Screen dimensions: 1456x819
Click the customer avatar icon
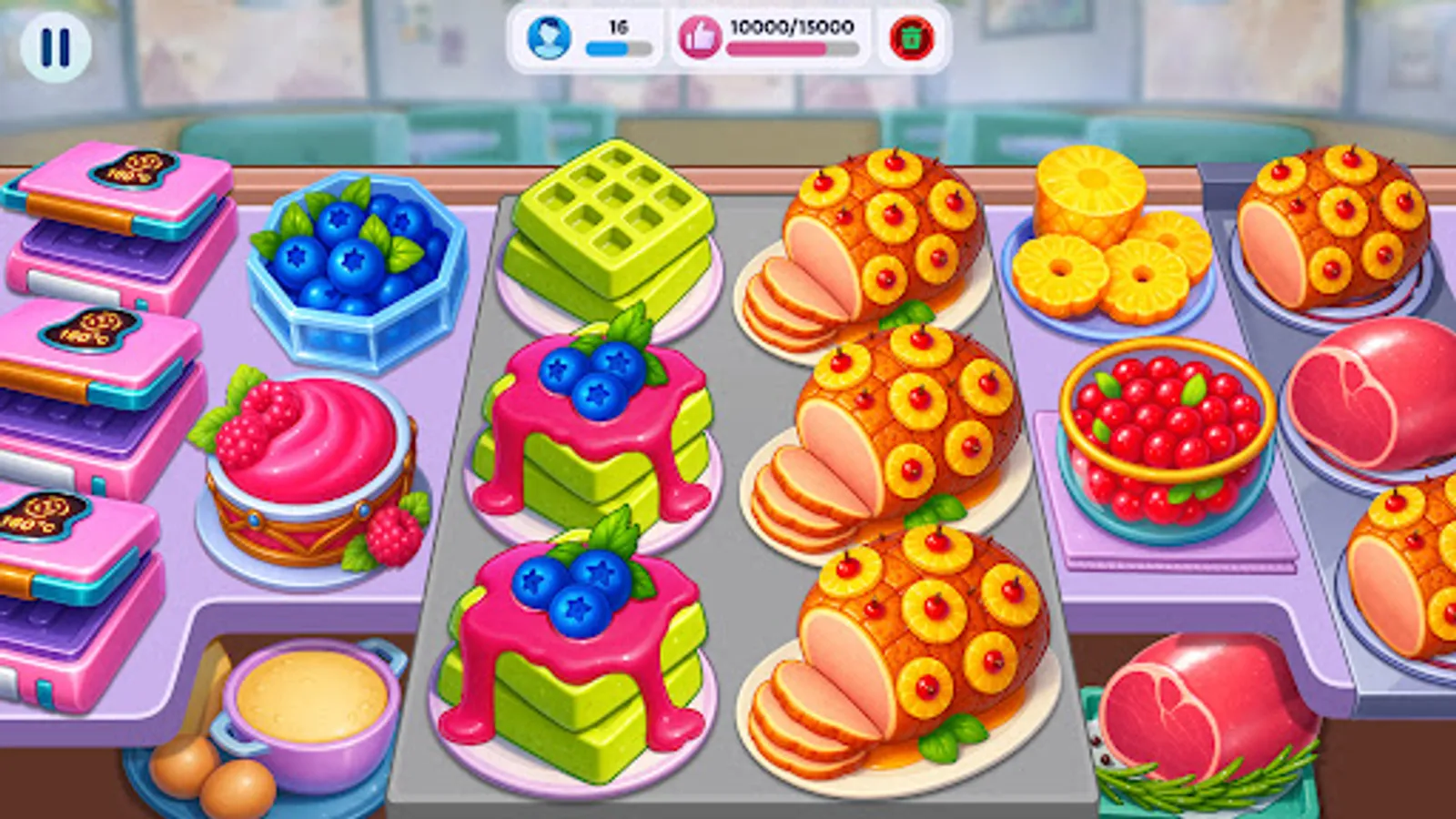pyautogui.click(x=547, y=38)
